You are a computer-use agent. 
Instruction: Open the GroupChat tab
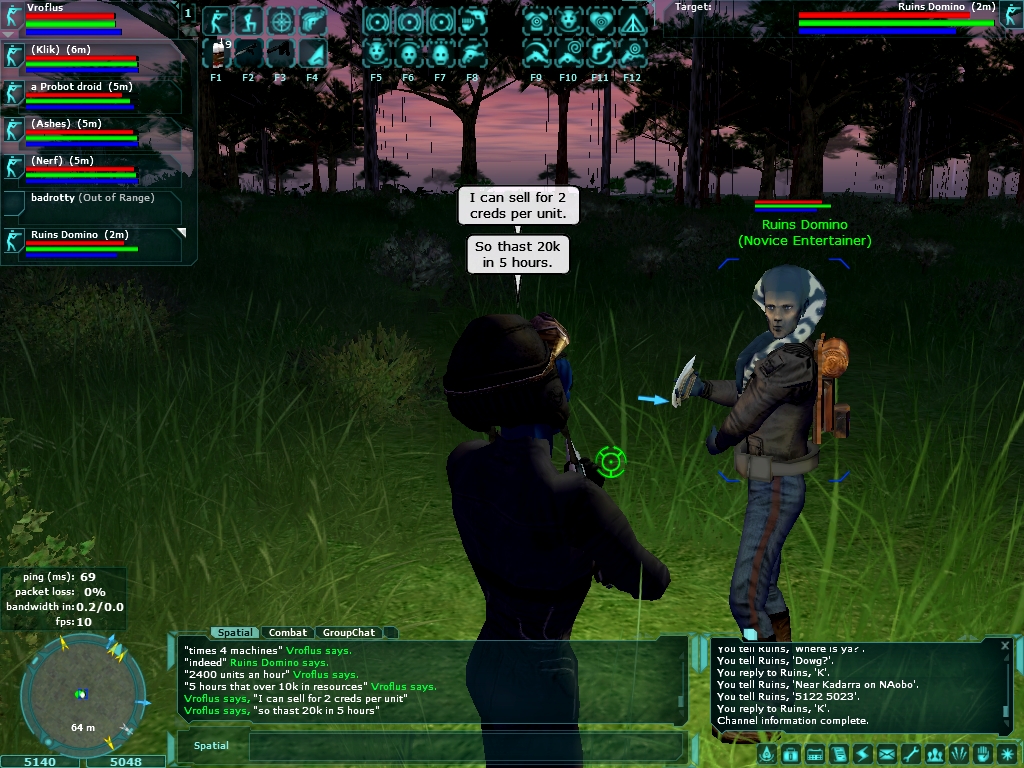click(348, 632)
